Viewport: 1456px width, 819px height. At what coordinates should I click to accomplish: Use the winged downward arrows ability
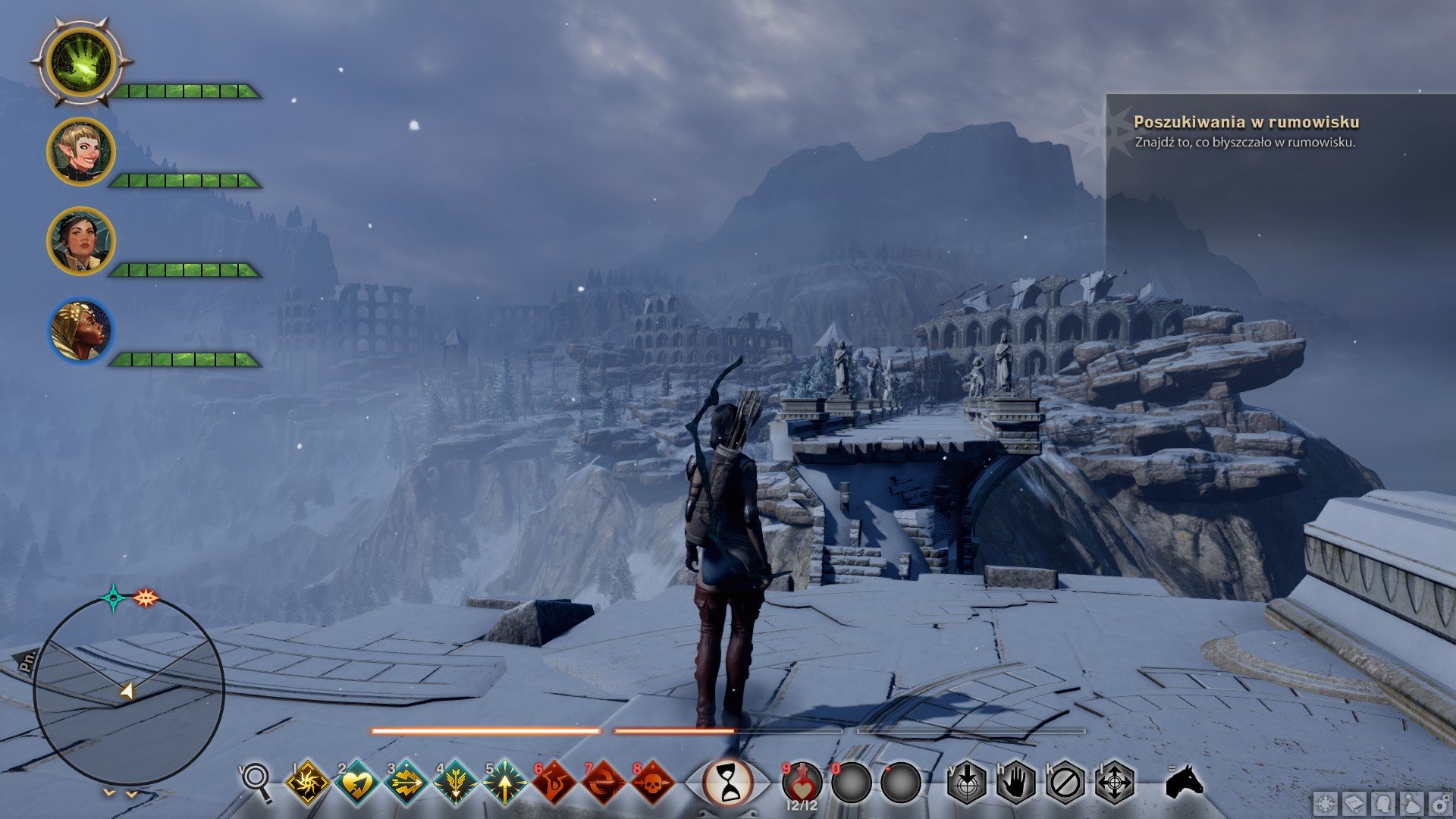click(456, 782)
